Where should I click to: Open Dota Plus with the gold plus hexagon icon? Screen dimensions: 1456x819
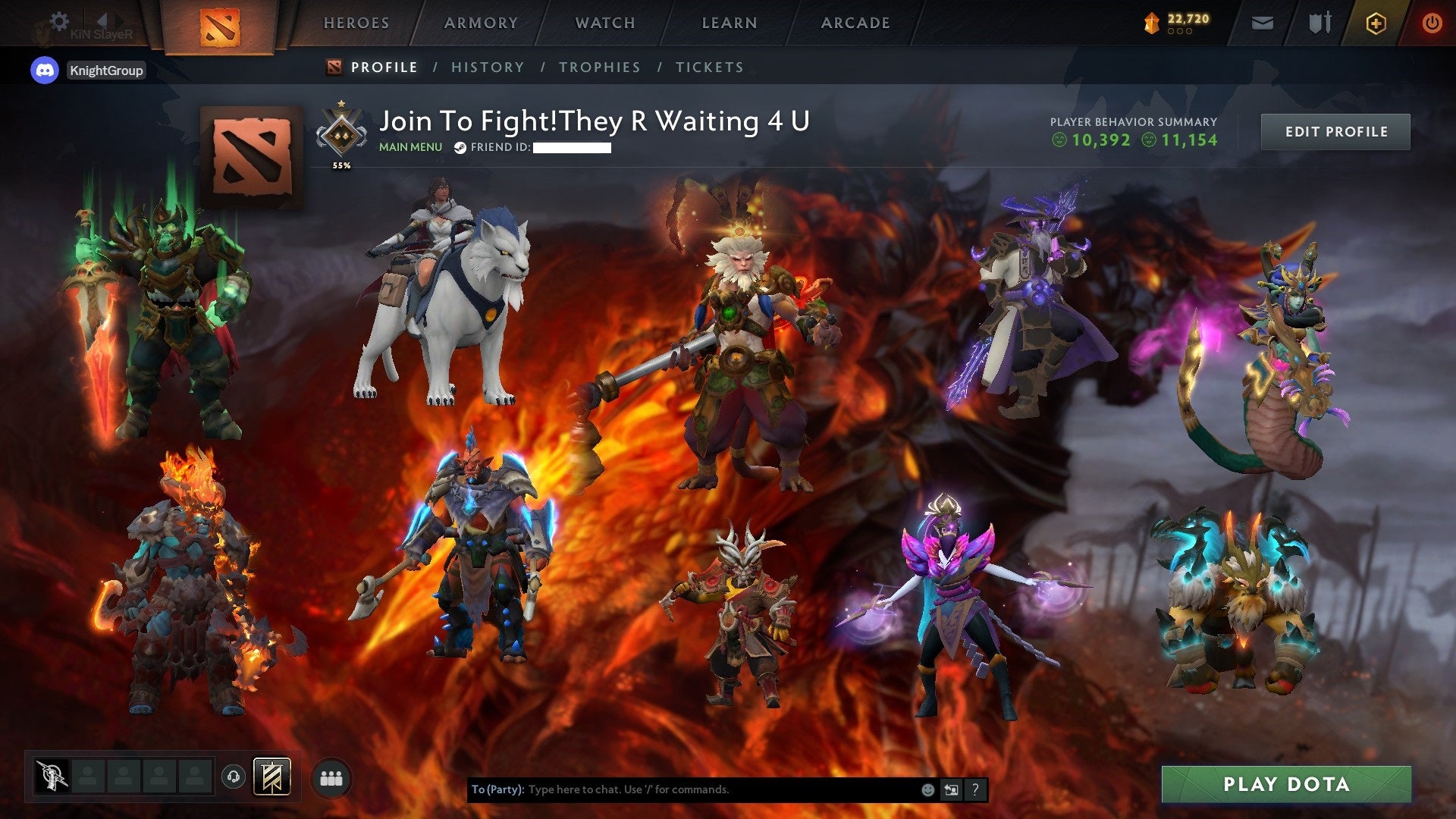coord(1376,23)
